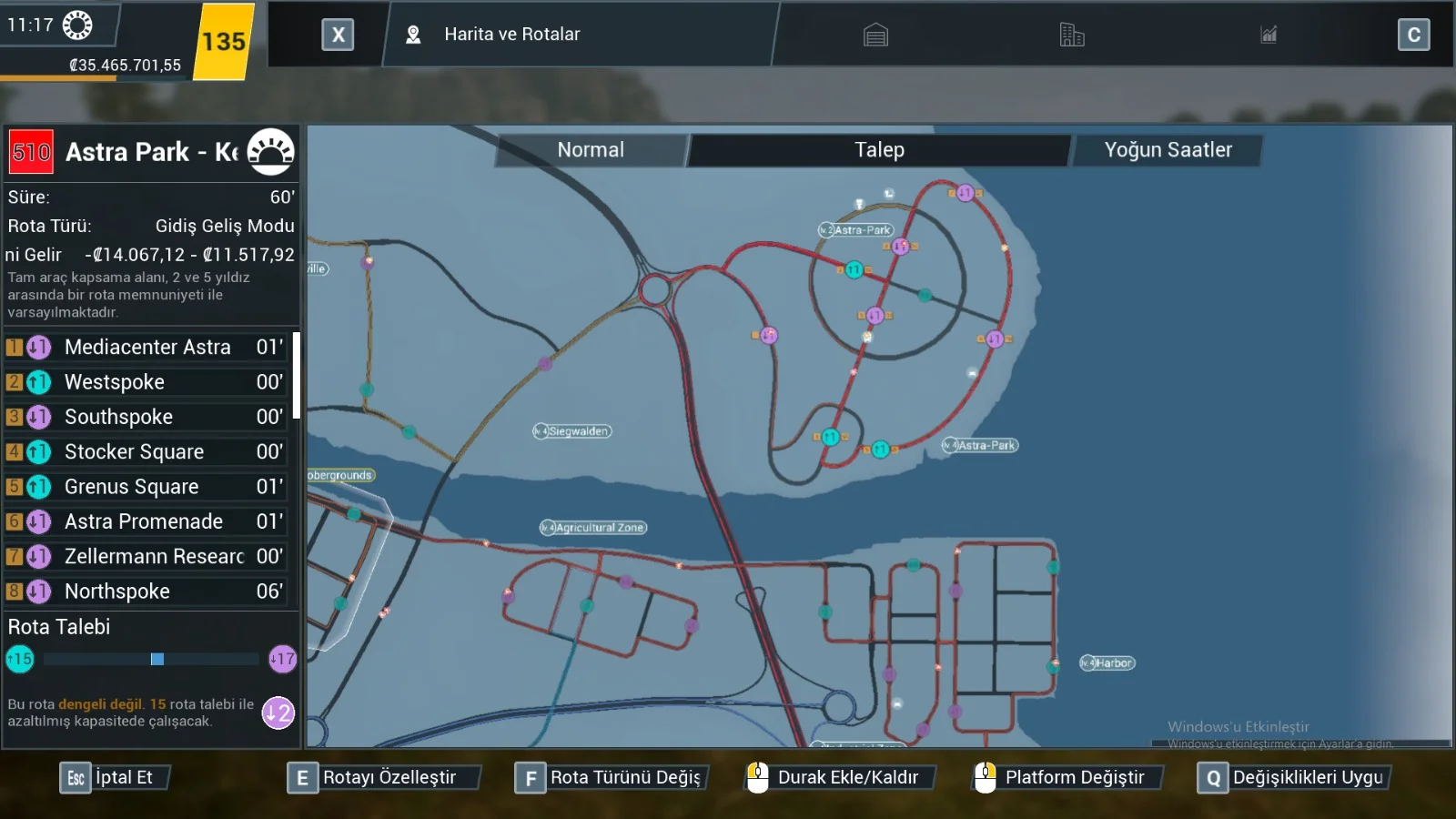Open the depot garage tab
This screenshot has height=819, width=1456.
pyautogui.click(x=875, y=35)
